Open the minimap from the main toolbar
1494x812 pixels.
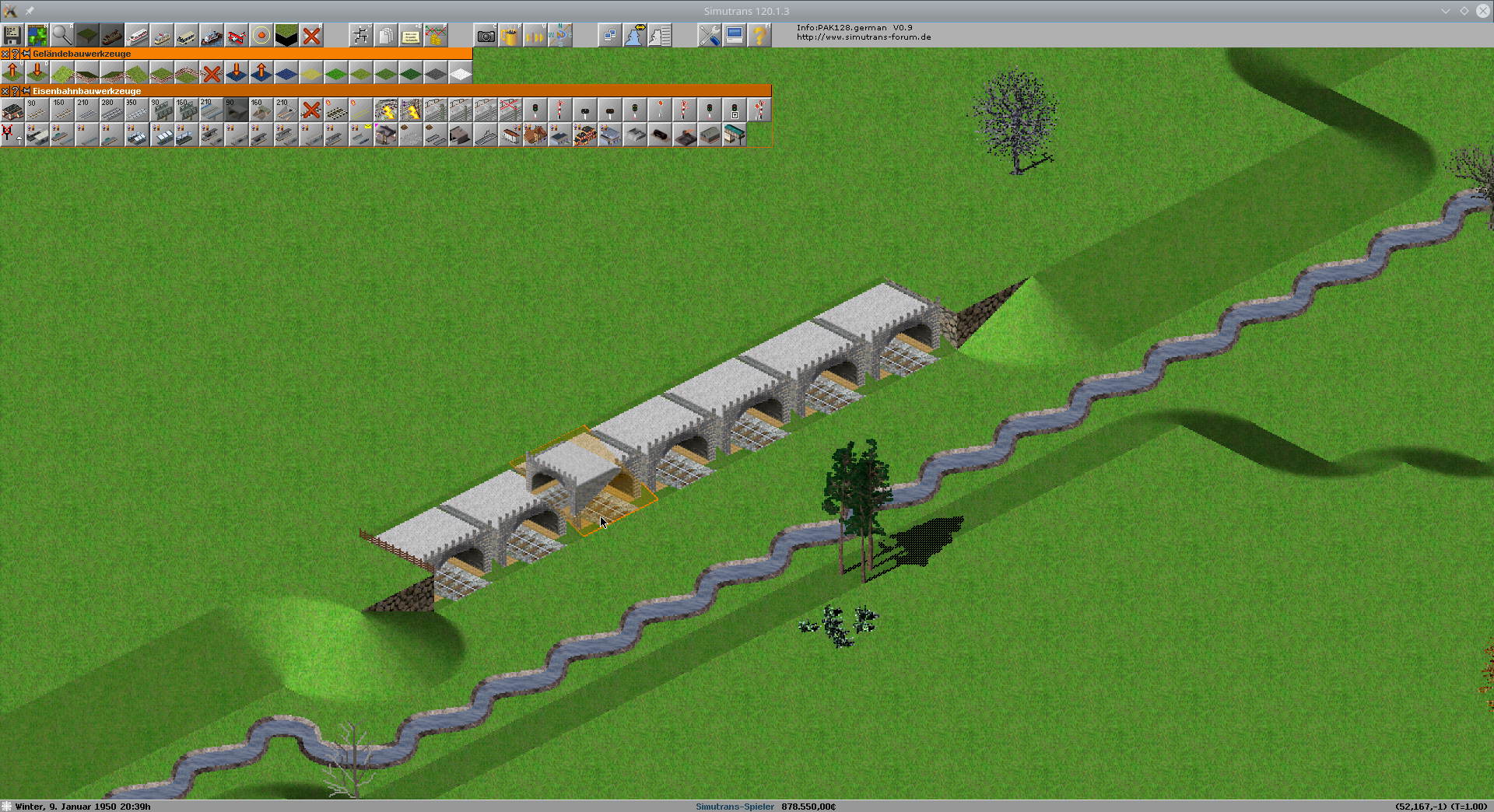point(37,36)
